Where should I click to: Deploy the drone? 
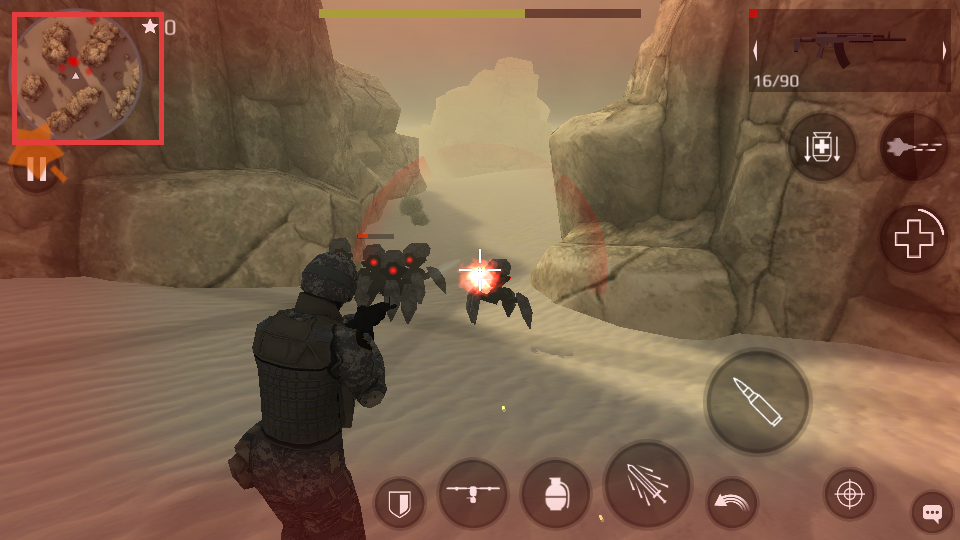[472, 494]
